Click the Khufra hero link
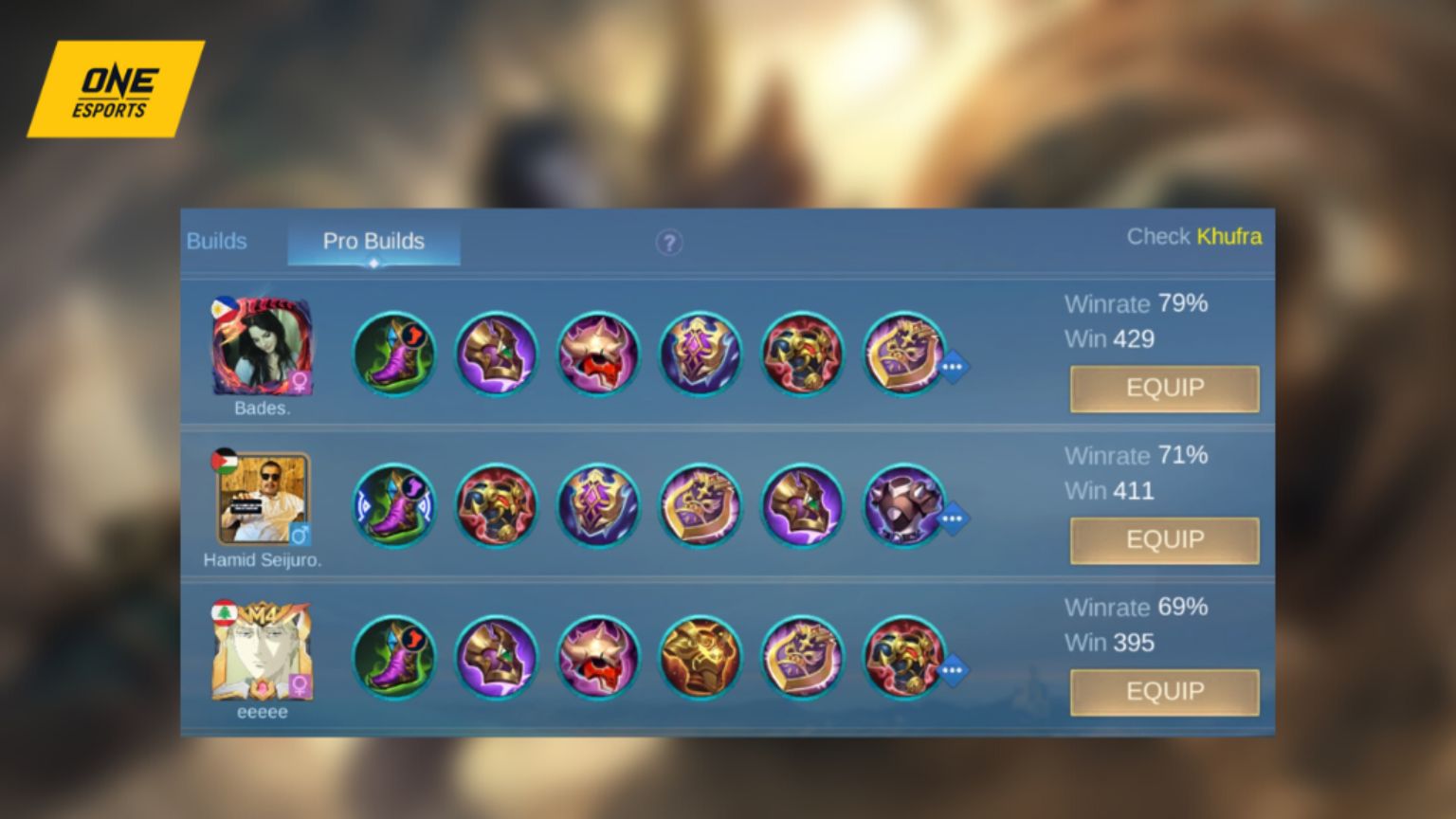Screen dimensions: 1456x819 pyautogui.click(x=1229, y=237)
